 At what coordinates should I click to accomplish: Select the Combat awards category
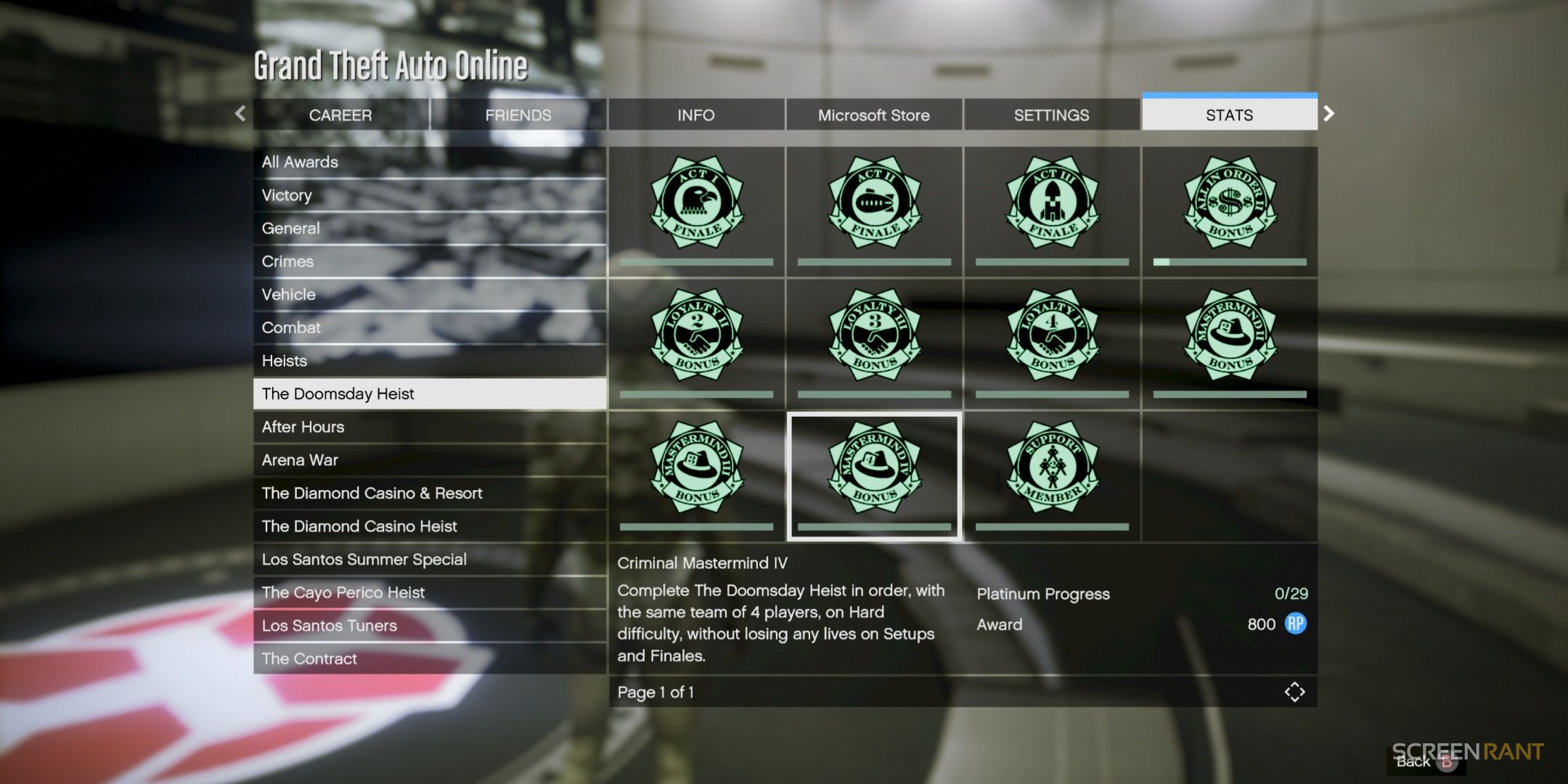429,327
